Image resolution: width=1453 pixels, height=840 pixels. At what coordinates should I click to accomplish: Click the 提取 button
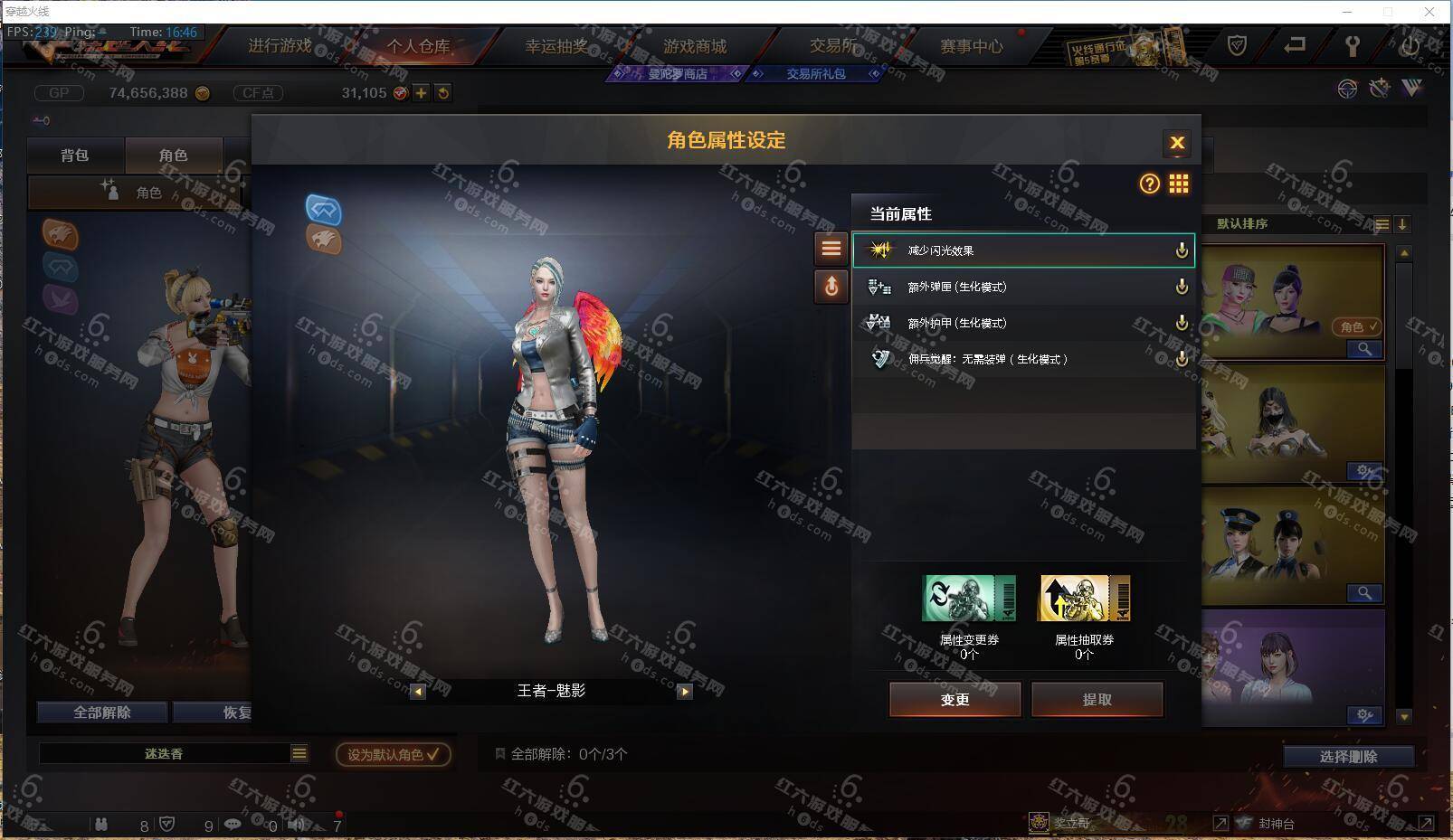1097,699
